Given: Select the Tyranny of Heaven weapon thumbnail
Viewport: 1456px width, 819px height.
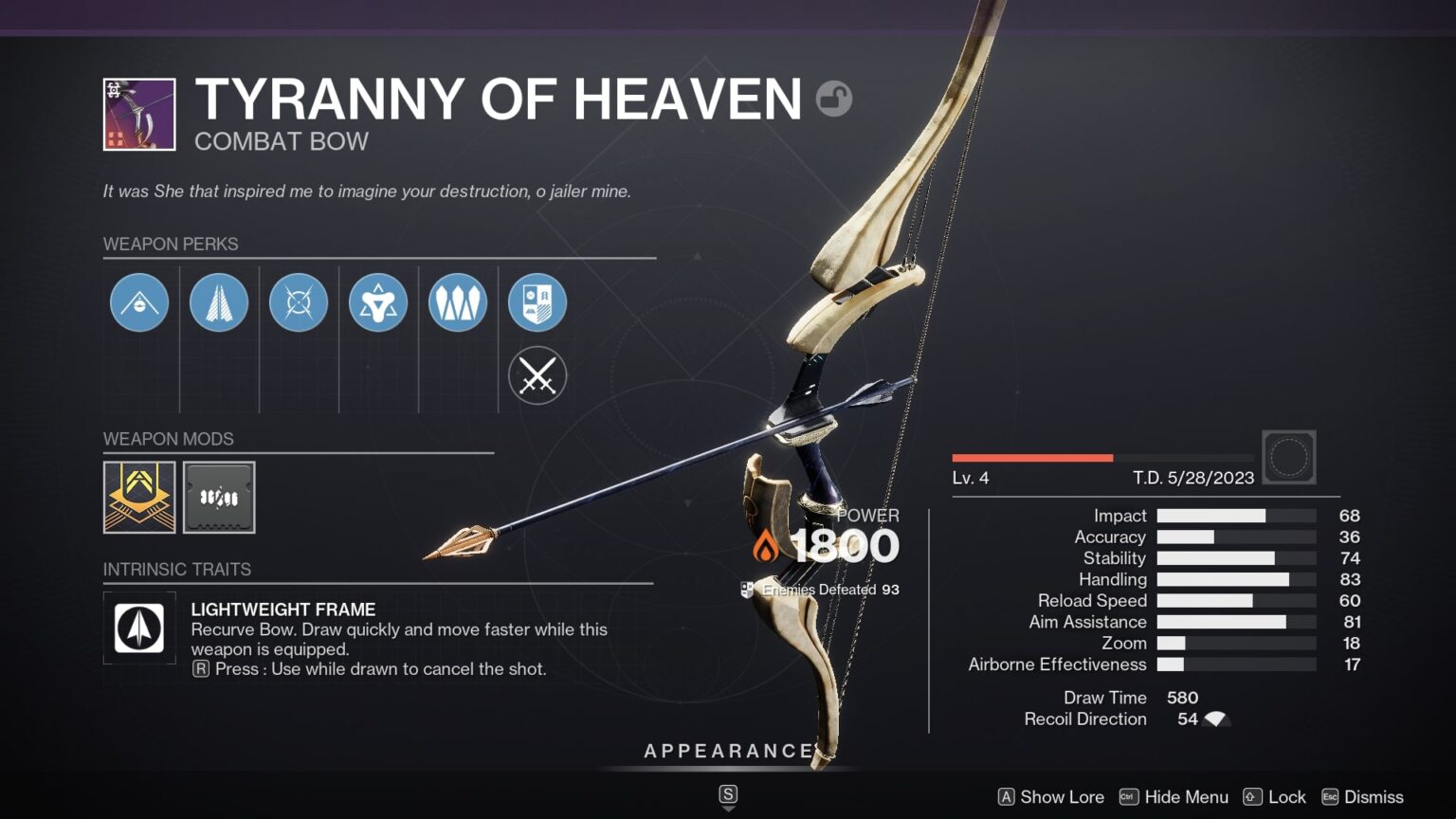Looking at the screenshot, I should tap(137, 112).
